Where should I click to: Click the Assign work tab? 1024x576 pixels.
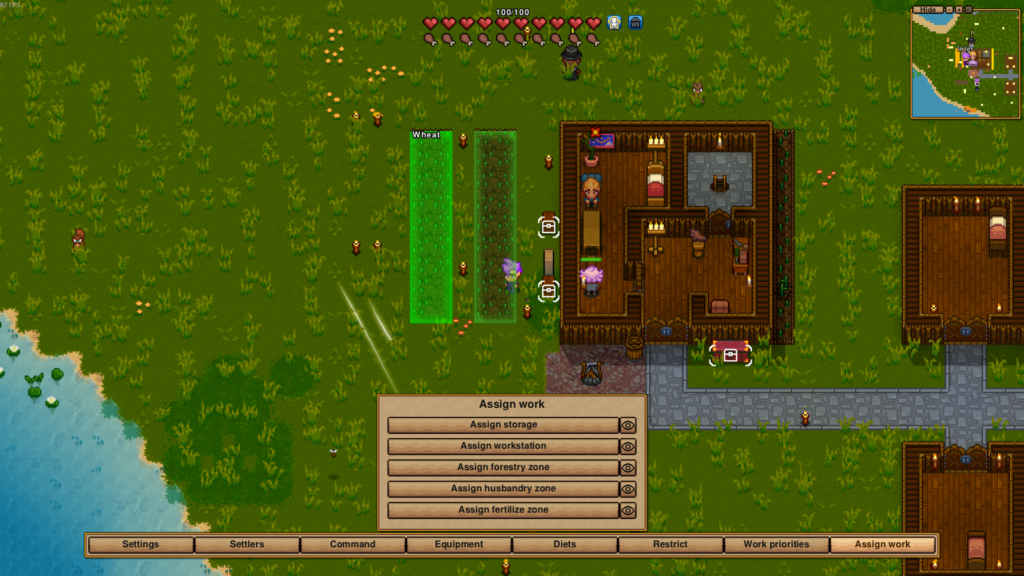(x=883, y=544)
